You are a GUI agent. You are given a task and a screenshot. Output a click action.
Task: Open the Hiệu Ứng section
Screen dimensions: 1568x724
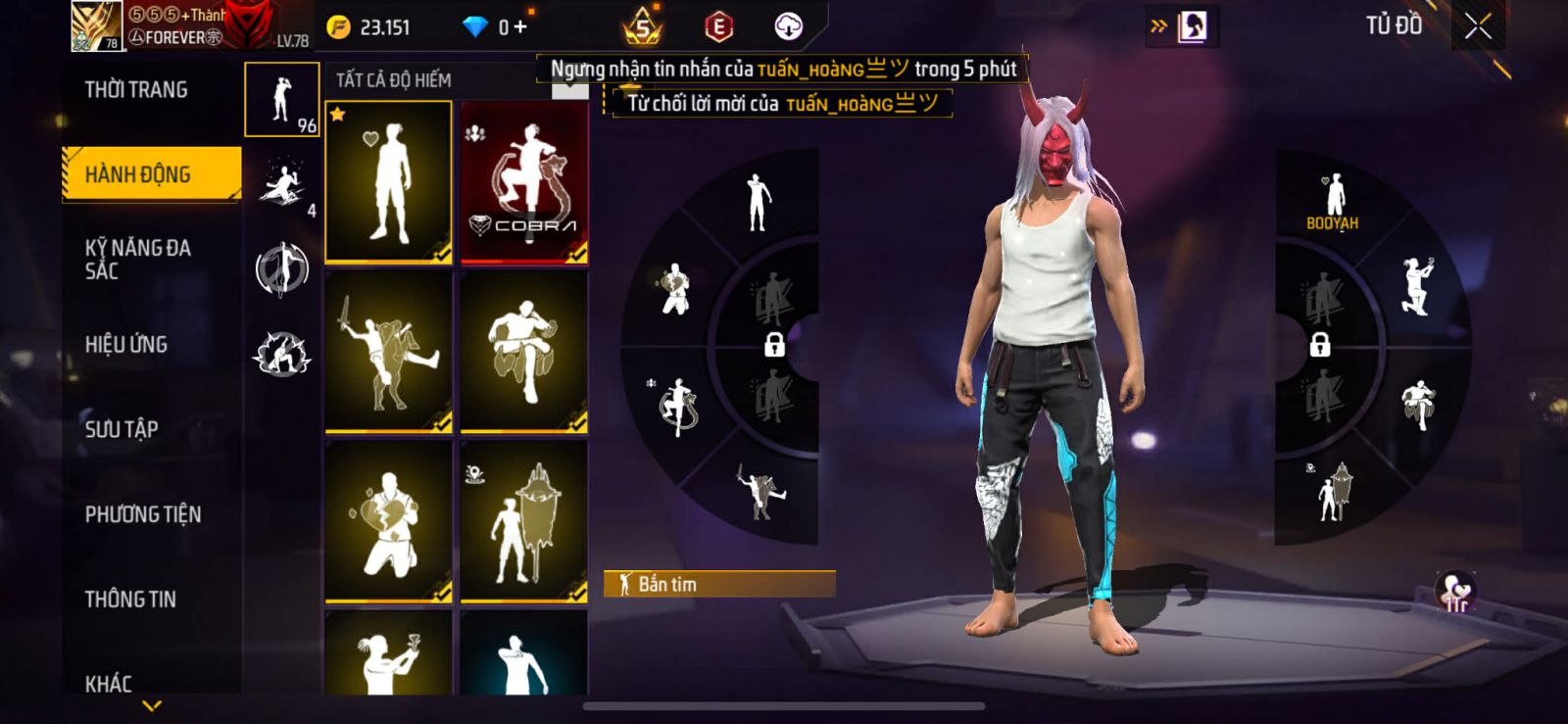coord(126,345)
